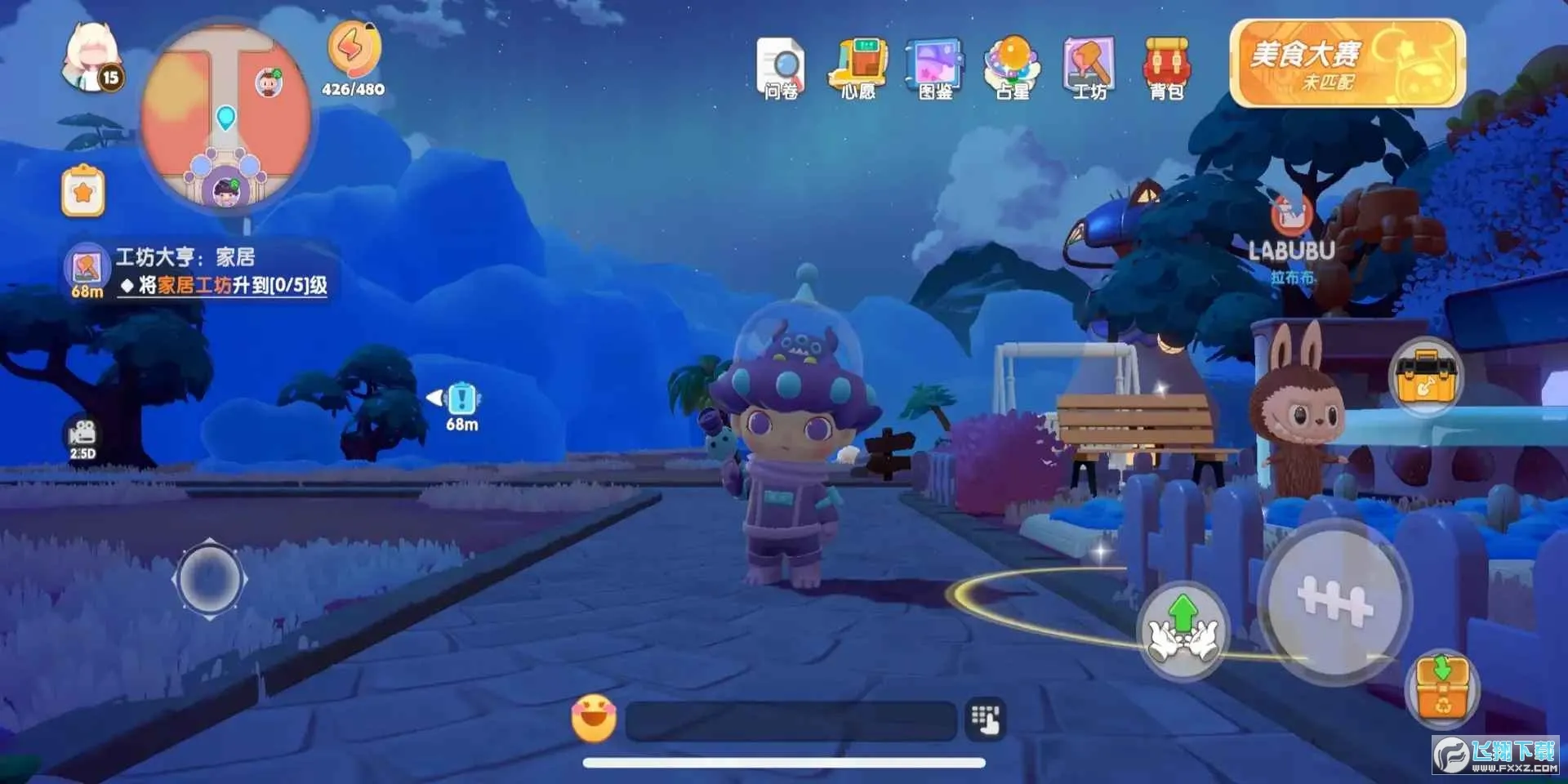Open the 图鉴 collection book
The image size is (1568, 784).
click(935, 69)
